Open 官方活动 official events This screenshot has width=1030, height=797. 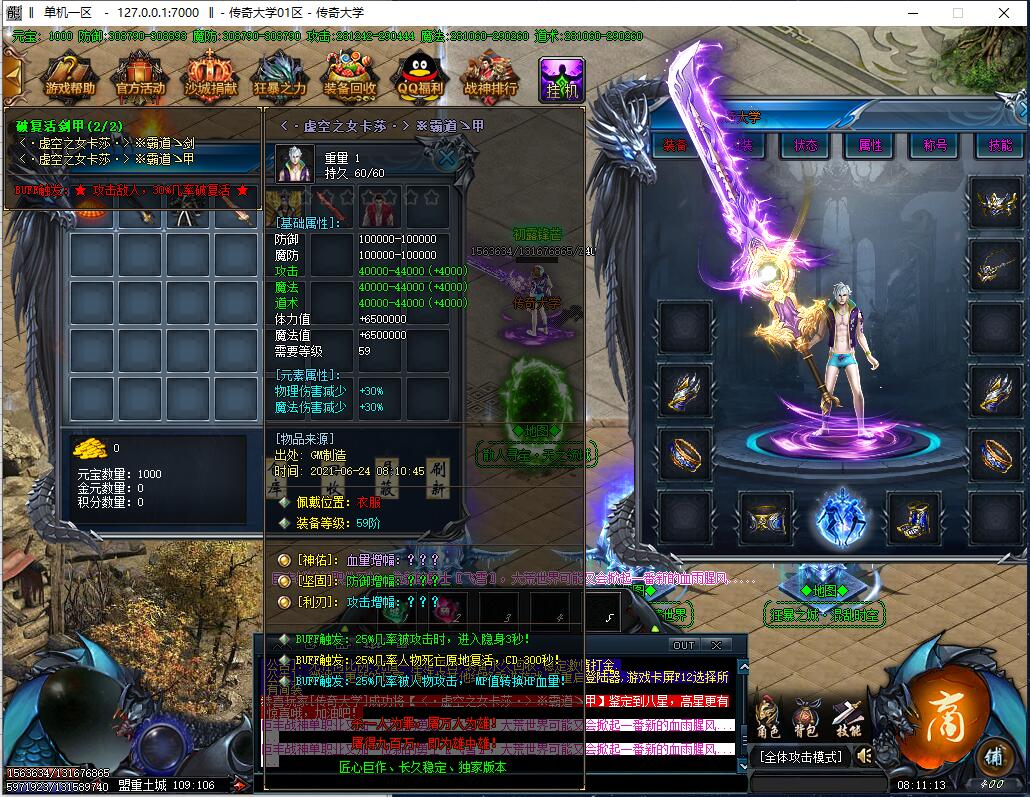[140, 76]
